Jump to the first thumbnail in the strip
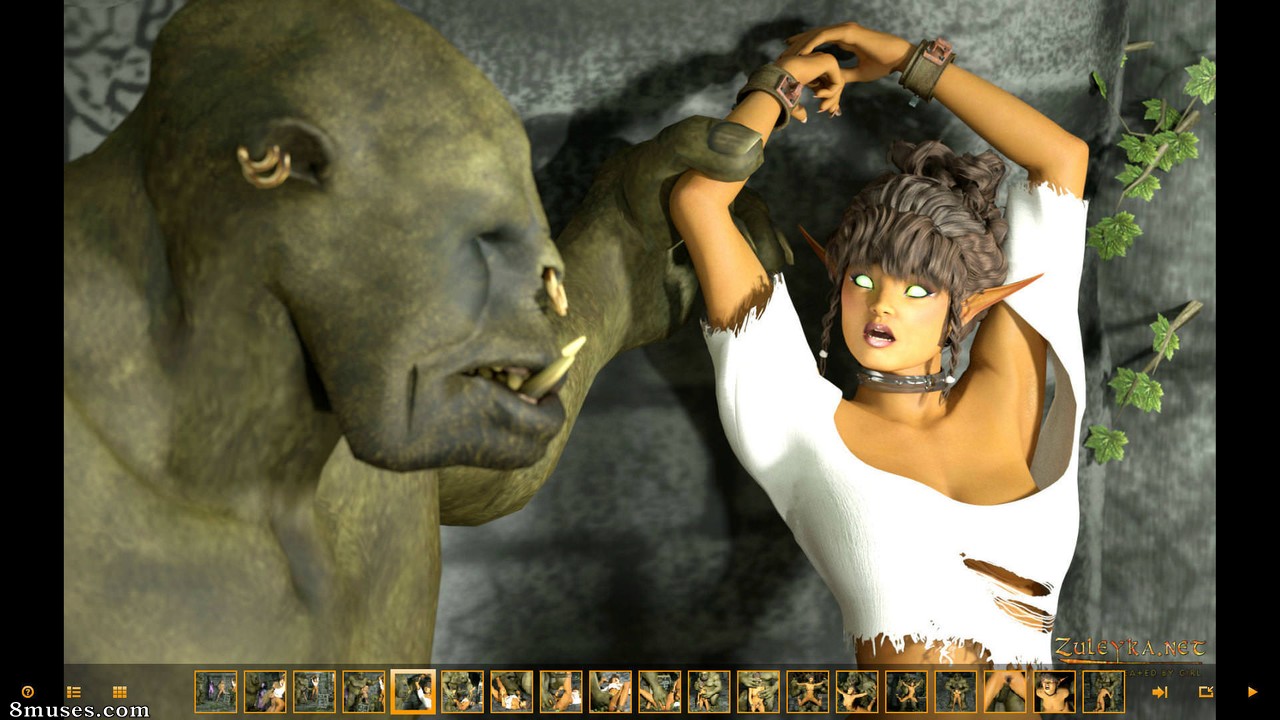 [x=216, y=691]
